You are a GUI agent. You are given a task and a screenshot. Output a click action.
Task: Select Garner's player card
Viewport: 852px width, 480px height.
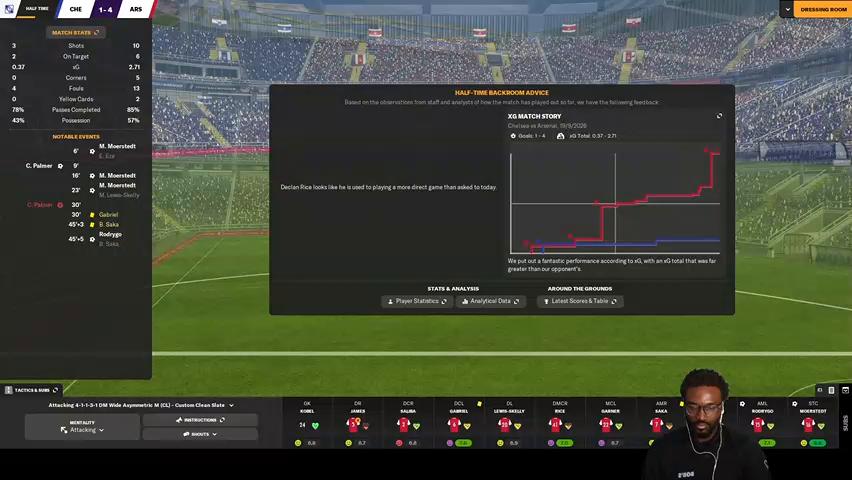610,424
